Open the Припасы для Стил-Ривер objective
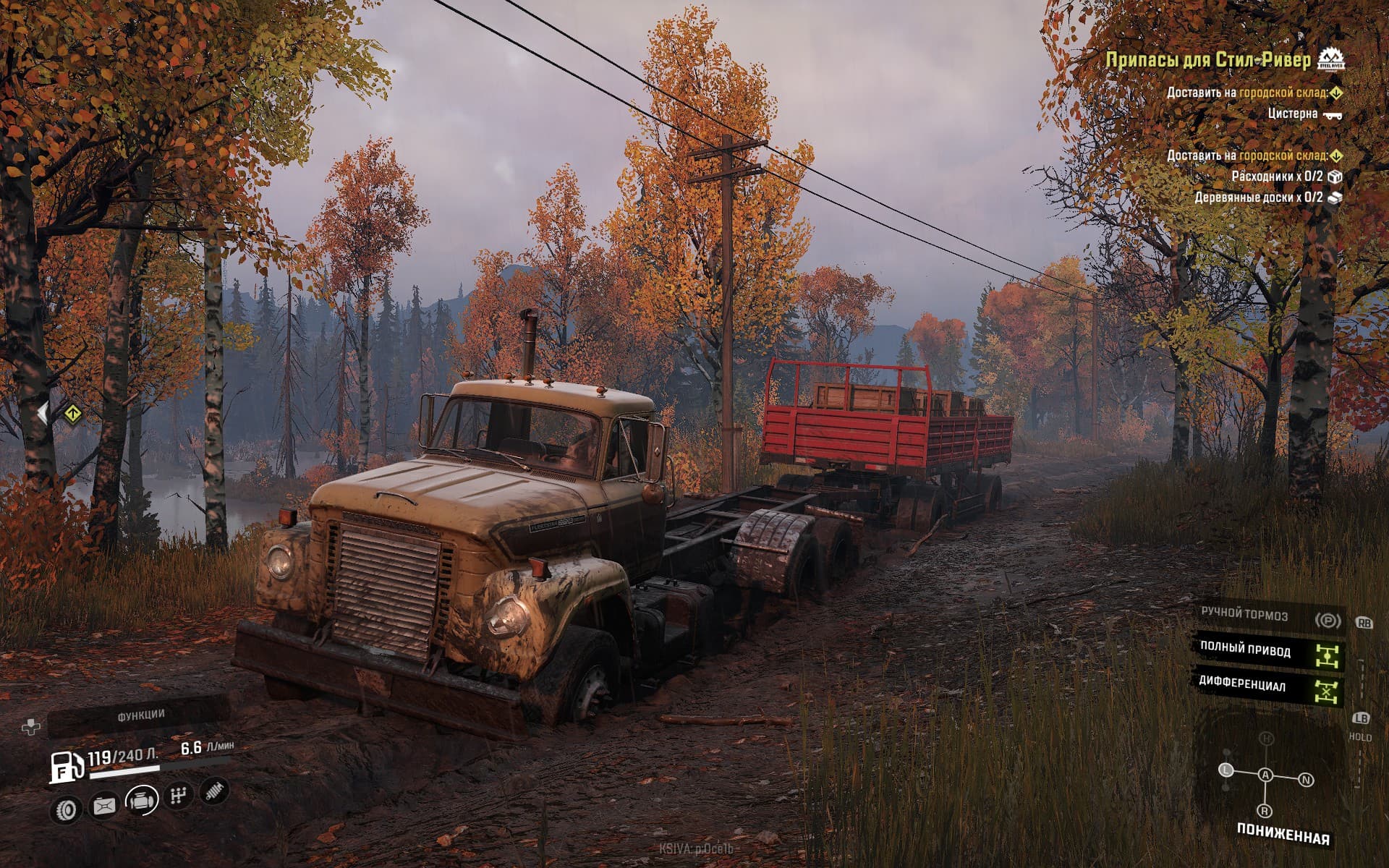Screen dimensions: 1389x868 click(1208, 60)
